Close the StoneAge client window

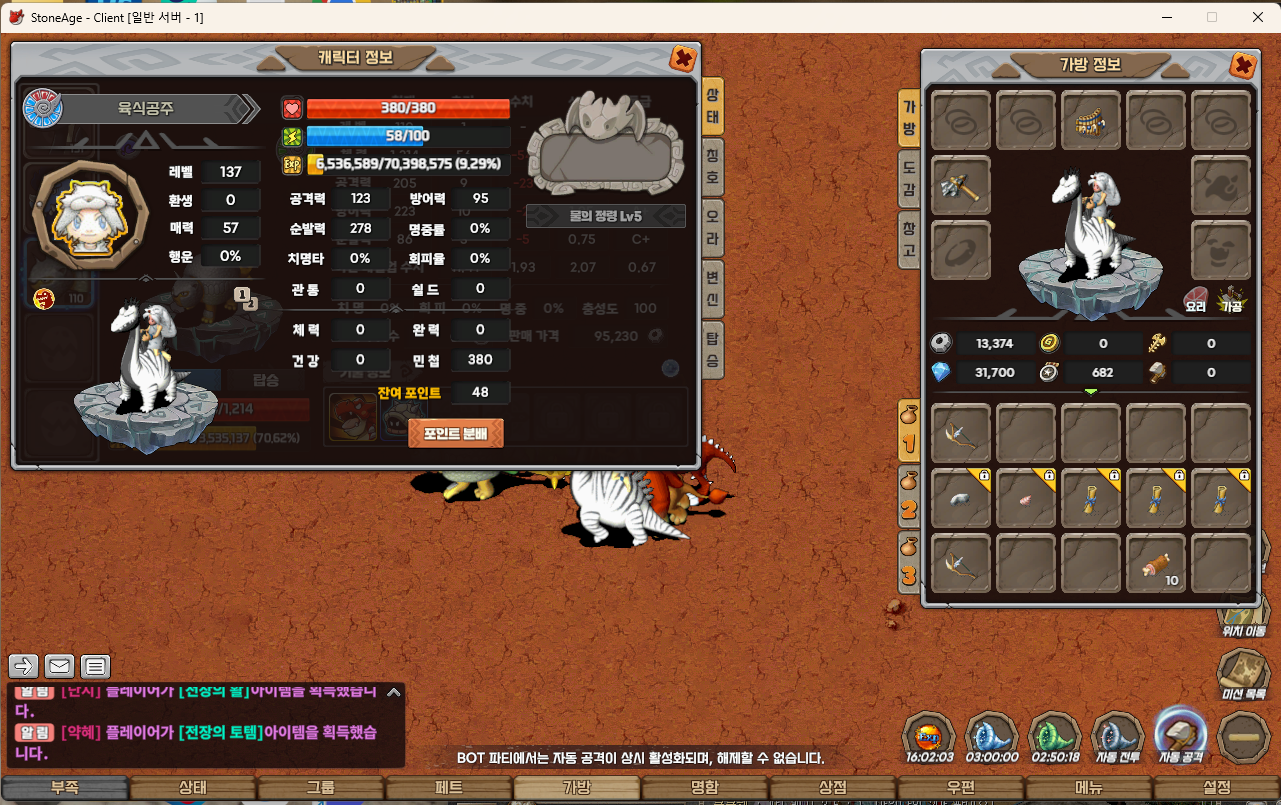(x=1257, y=17)
